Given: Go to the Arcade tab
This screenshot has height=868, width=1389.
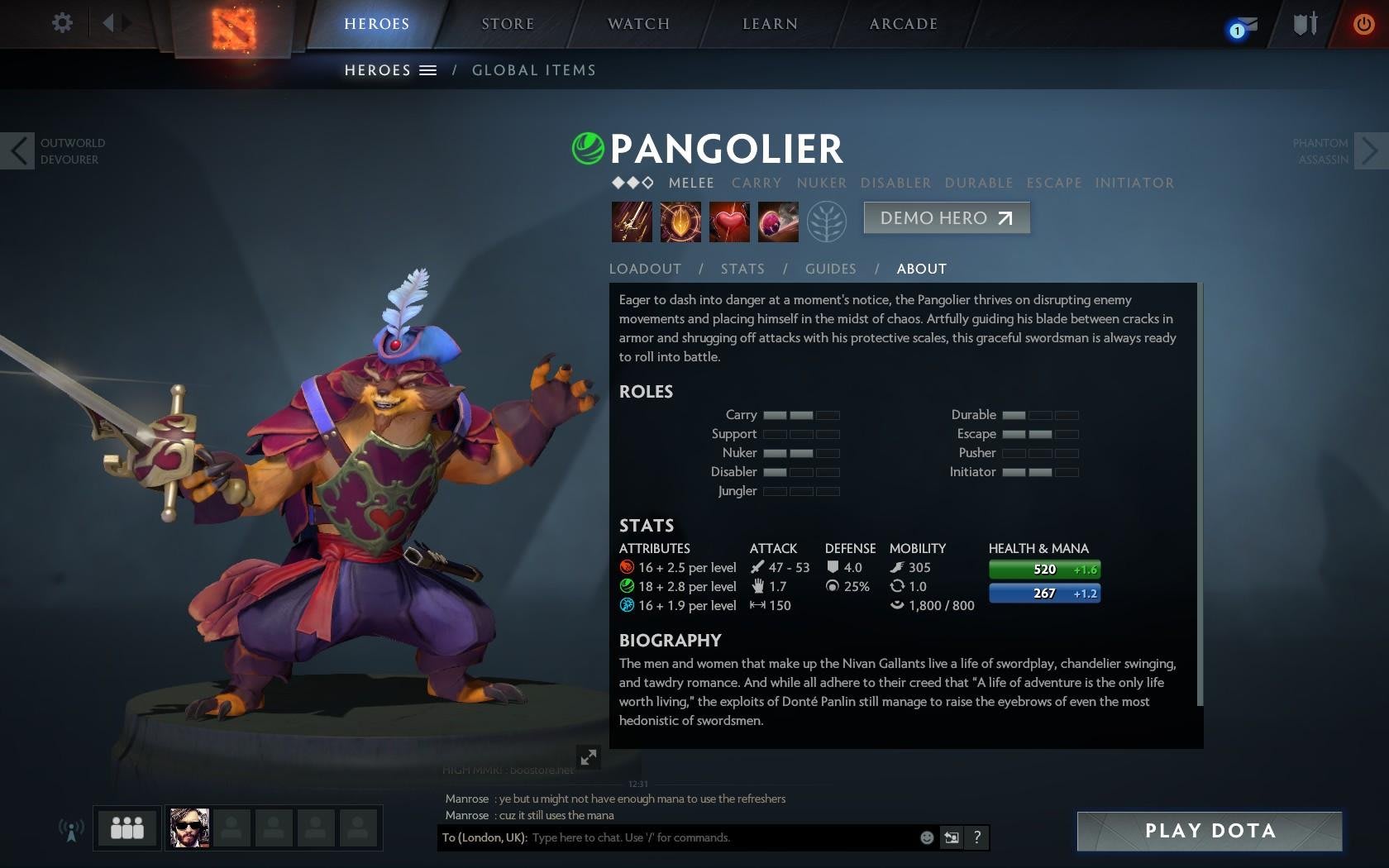Looking at the screenshot, I should tap(903, 24).
